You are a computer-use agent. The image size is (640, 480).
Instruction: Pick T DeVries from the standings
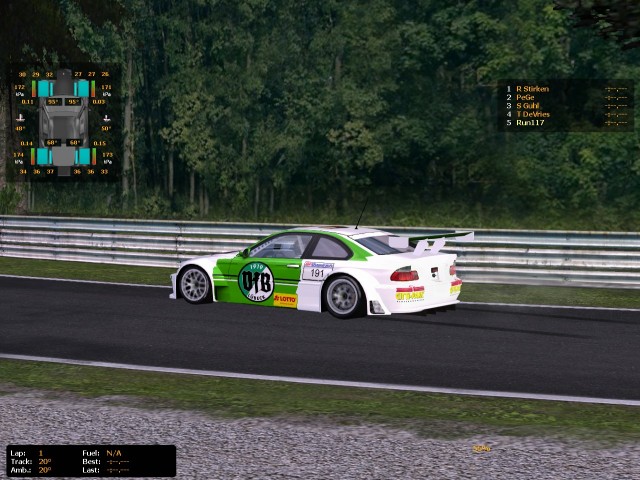pyautogui.click(x=532, y=114)
